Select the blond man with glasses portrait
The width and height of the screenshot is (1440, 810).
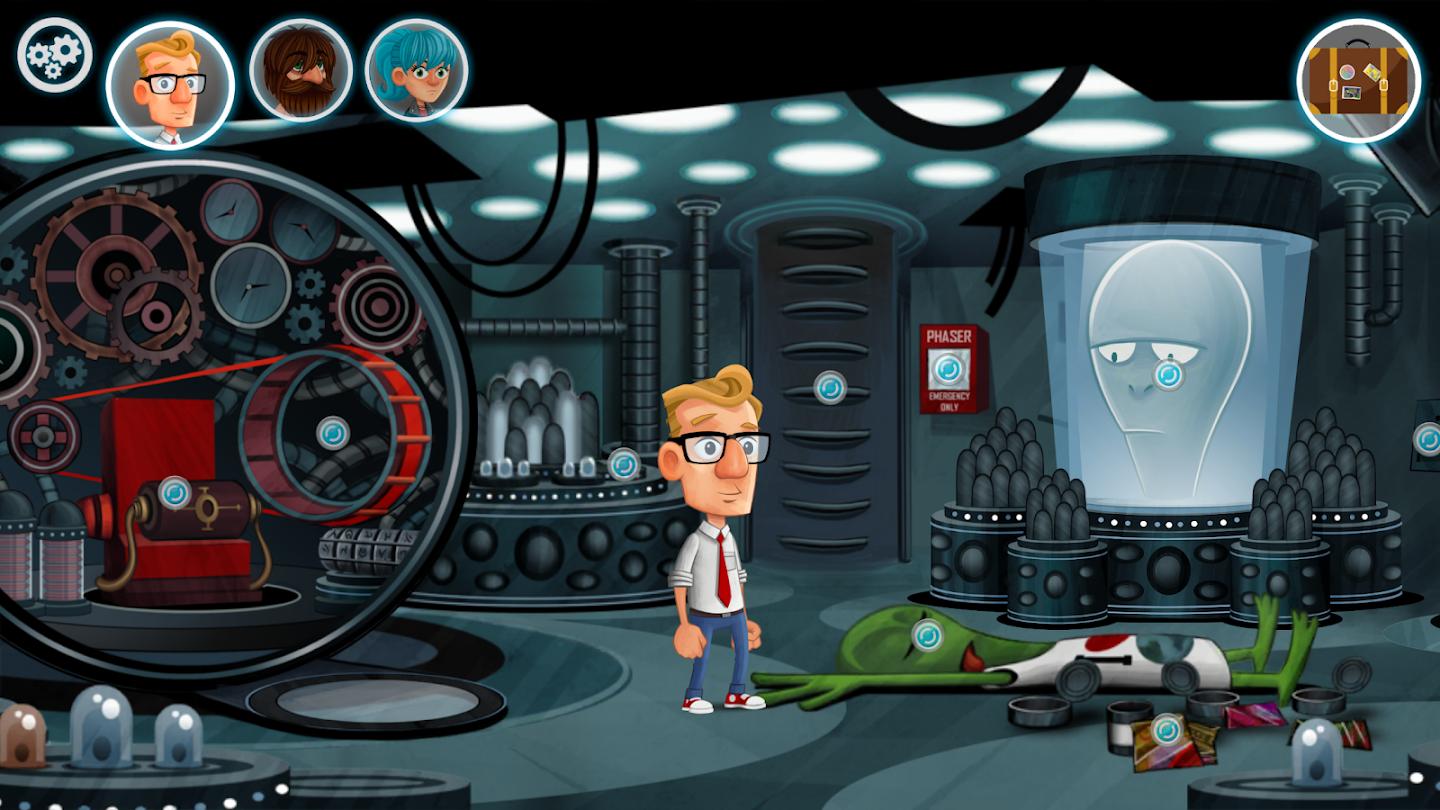(x=170, y=84)
